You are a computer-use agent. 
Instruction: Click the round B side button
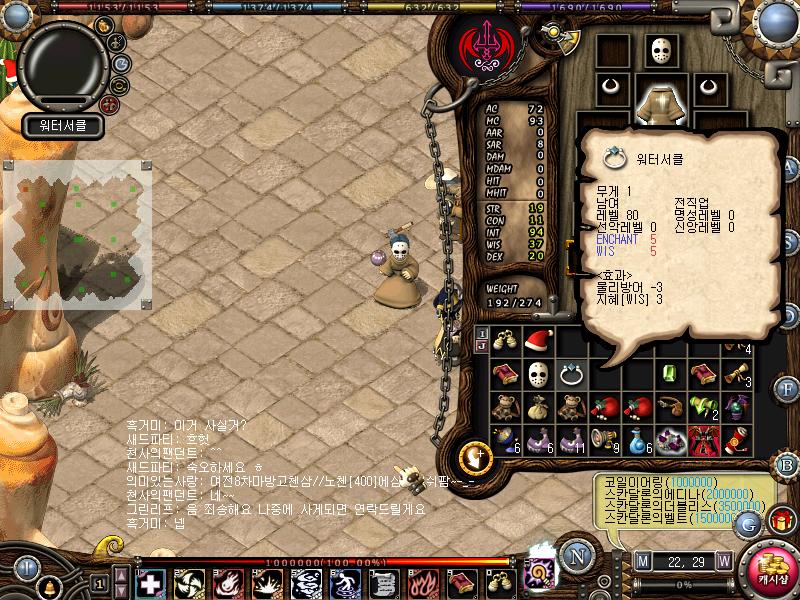coord(786,464)
